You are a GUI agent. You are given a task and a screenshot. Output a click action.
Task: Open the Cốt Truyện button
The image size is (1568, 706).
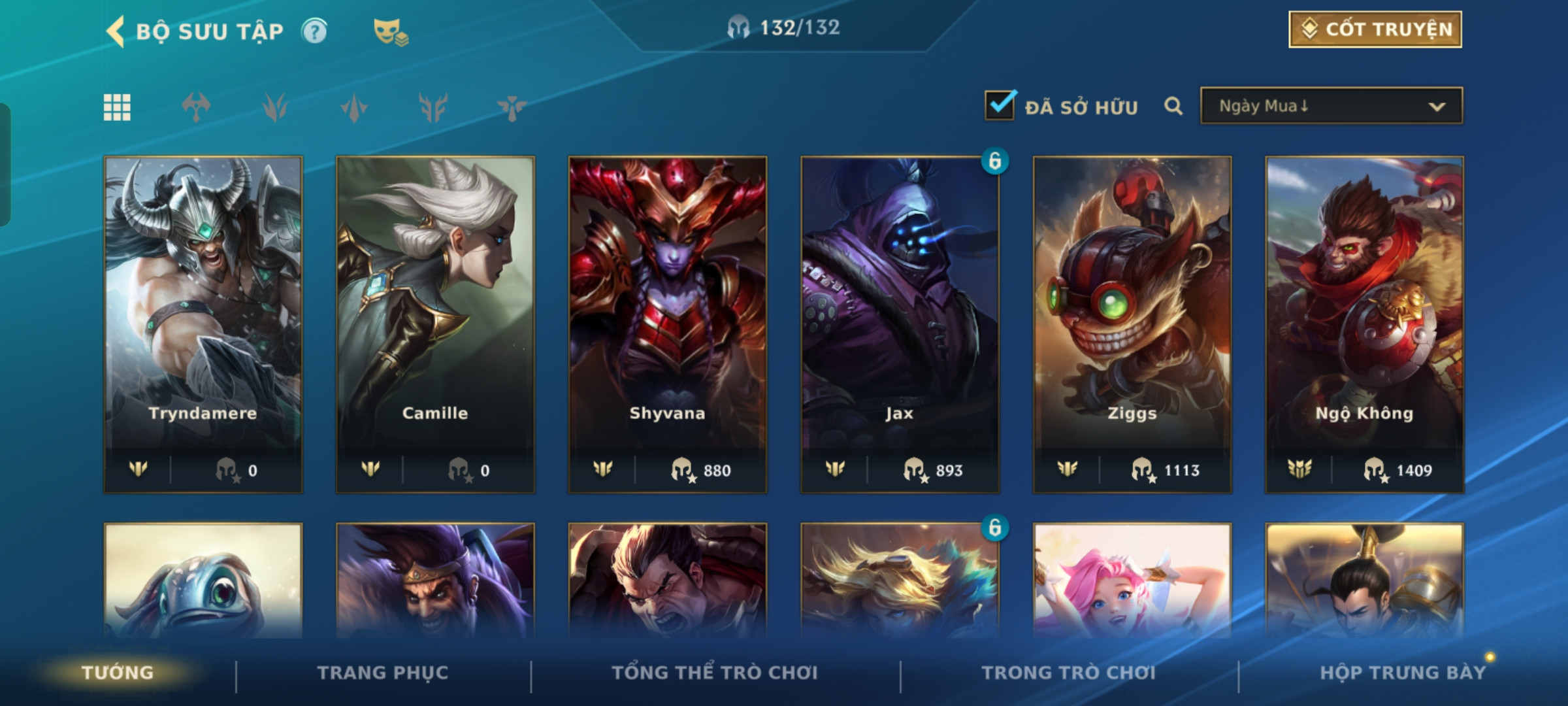(x=1375, y=29)
